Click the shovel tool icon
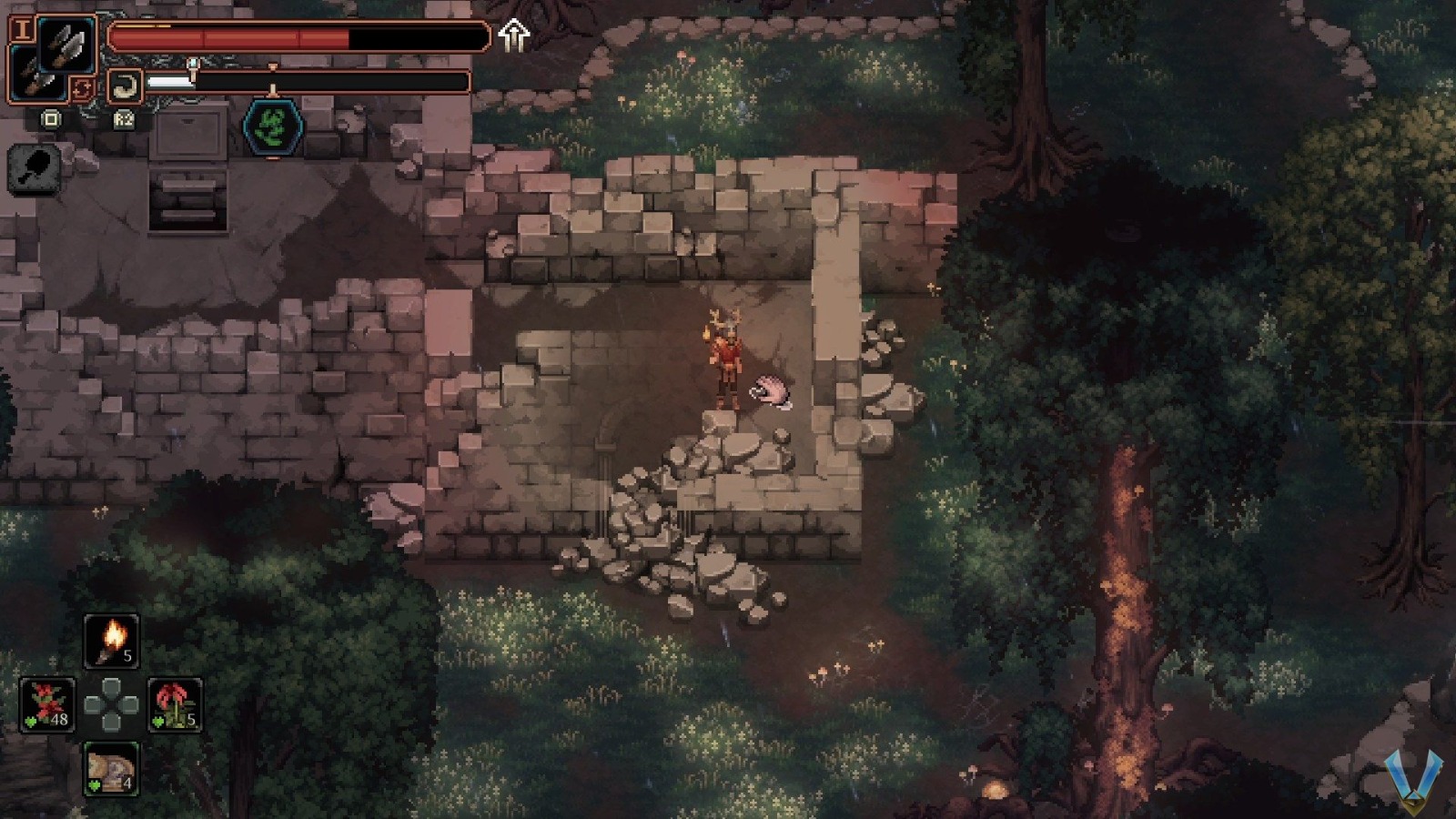This screenshot has height=819, width=1456. 34,167
